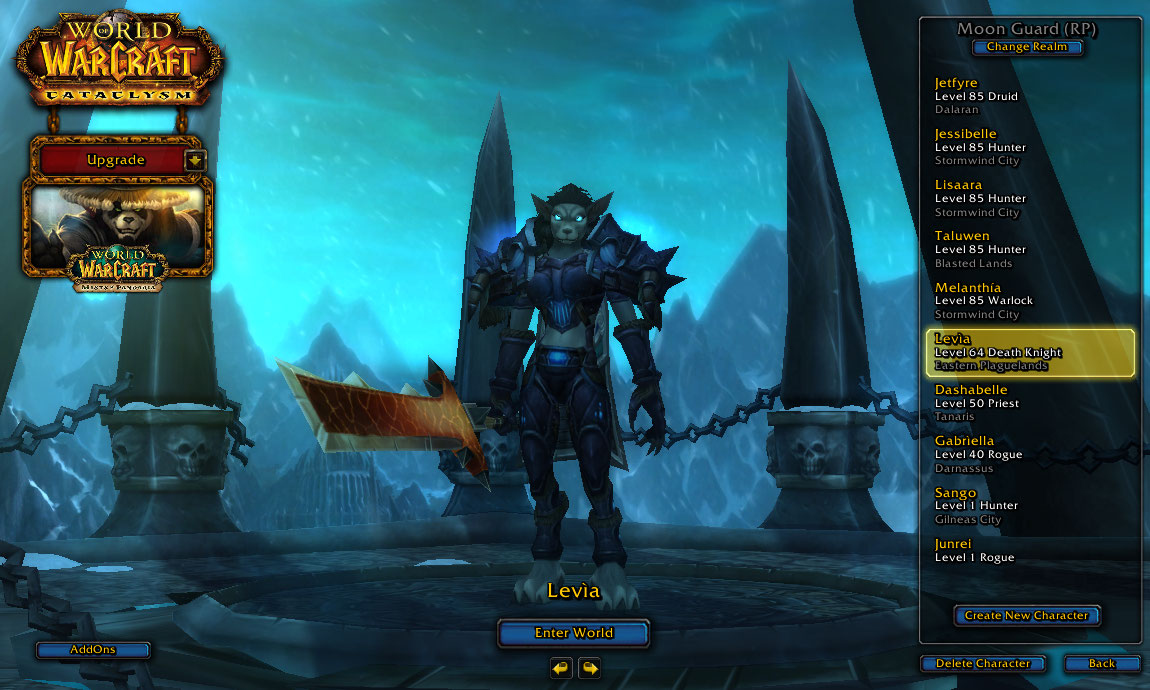Rotate character with the left arrow
The width and height of the screenshot is (1150, 690).
click(x=561, y=667)
